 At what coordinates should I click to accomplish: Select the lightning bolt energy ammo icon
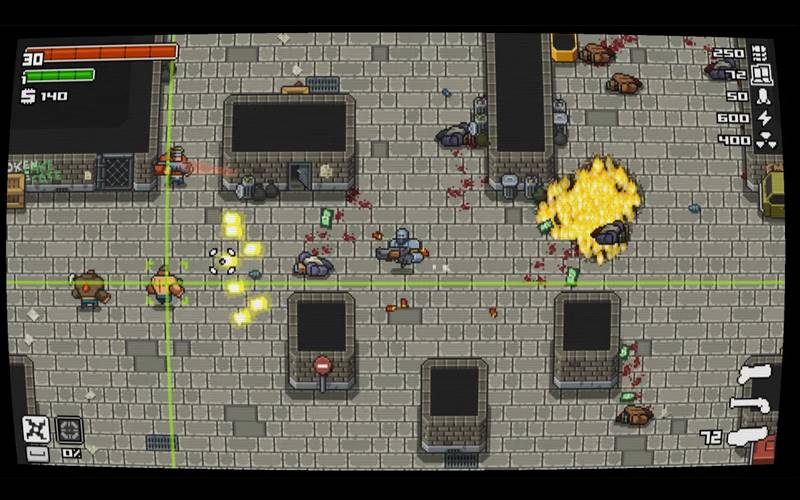click(764, 118)
